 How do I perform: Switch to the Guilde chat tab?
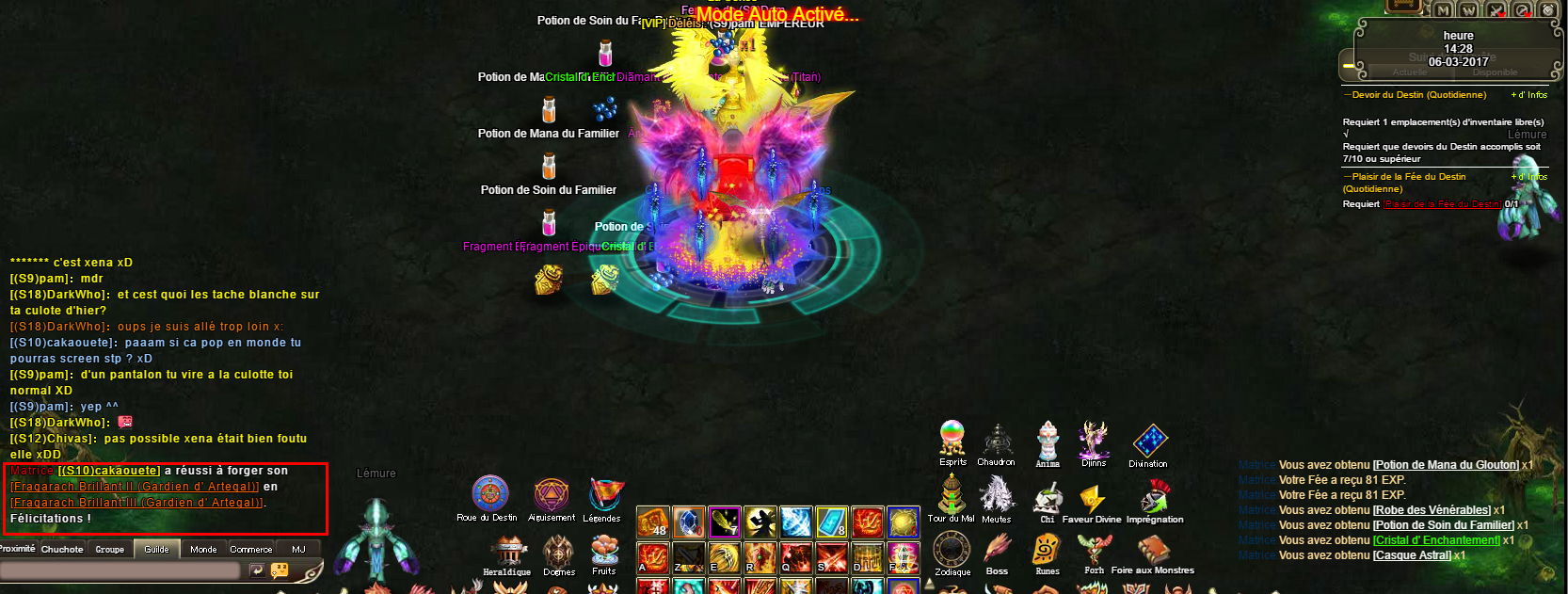click(156, 549)
